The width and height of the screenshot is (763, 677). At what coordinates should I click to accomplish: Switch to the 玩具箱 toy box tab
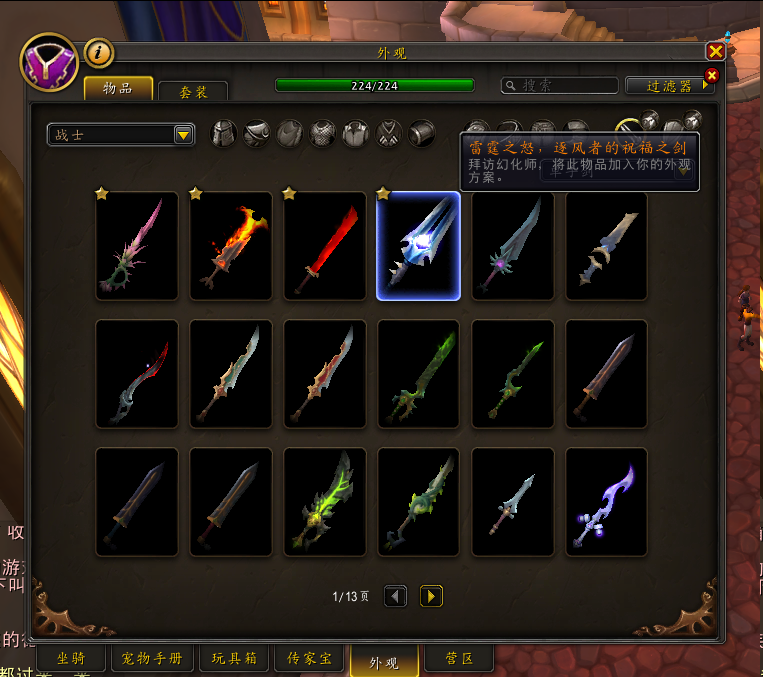tap(234, 659)
